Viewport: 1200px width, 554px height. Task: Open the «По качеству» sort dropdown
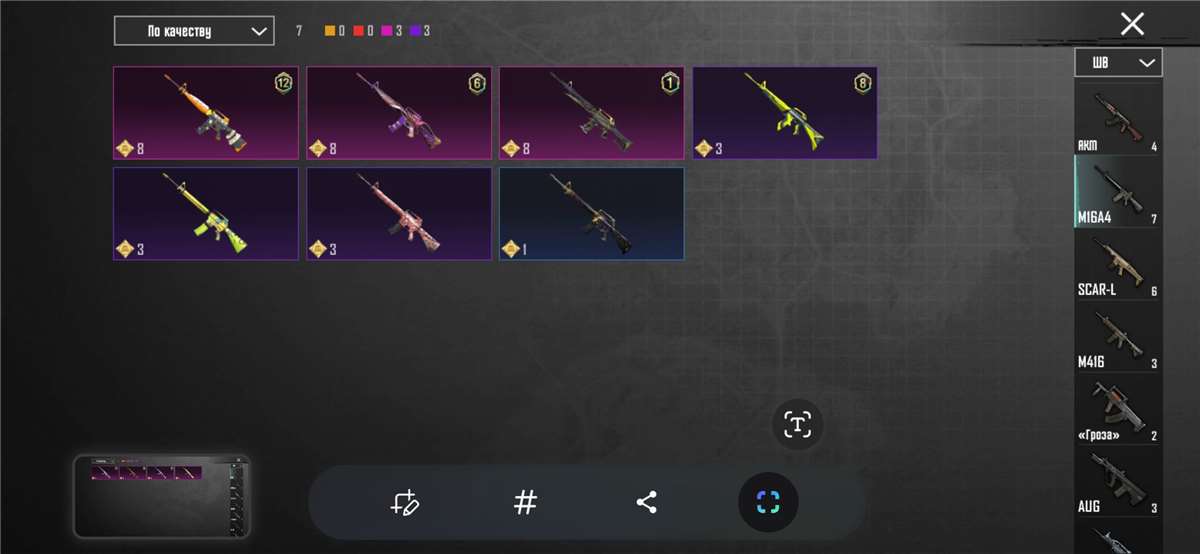coord(194,31)
